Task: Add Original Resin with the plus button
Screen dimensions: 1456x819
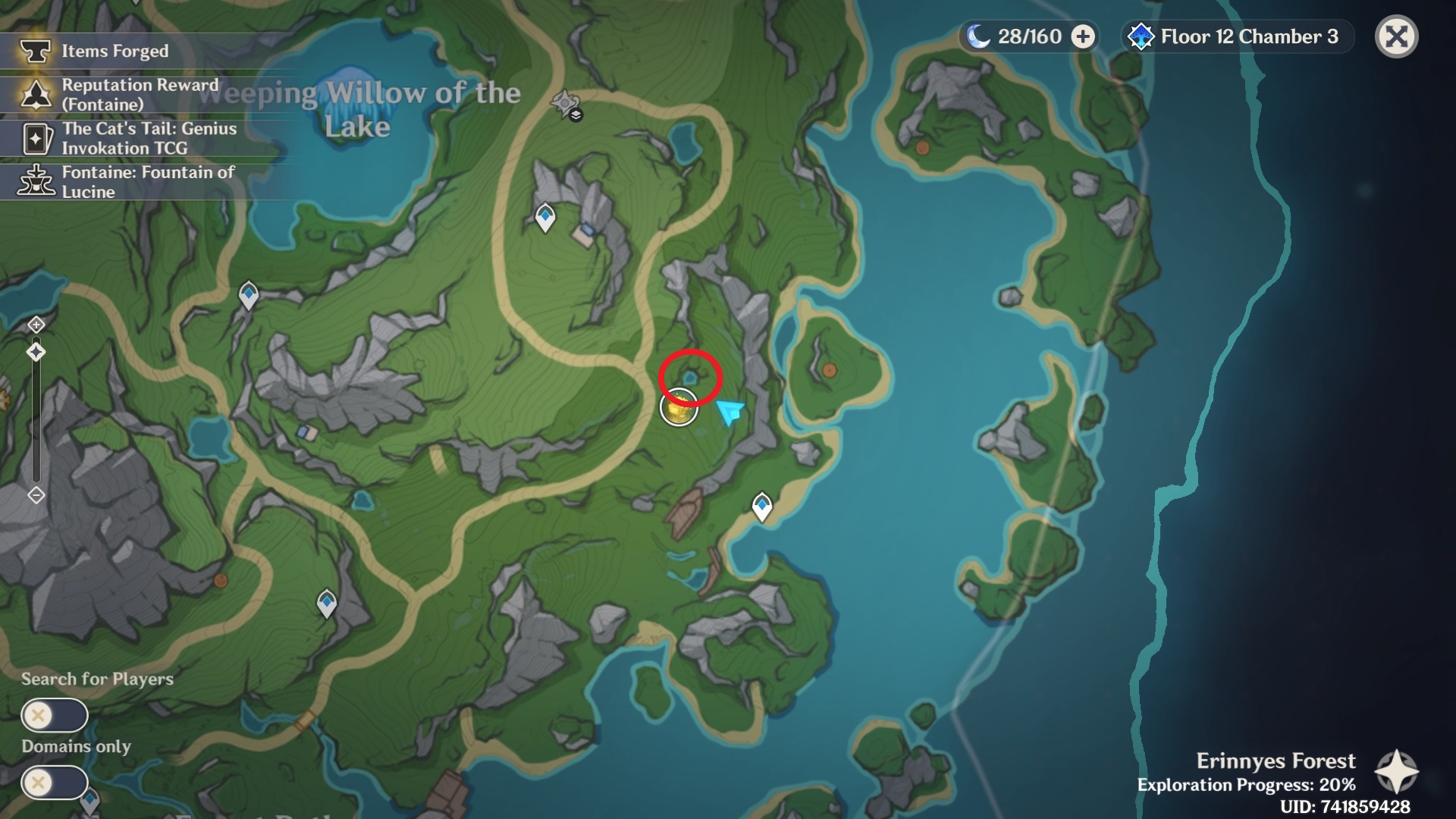Action: [x=1083, y=36]
